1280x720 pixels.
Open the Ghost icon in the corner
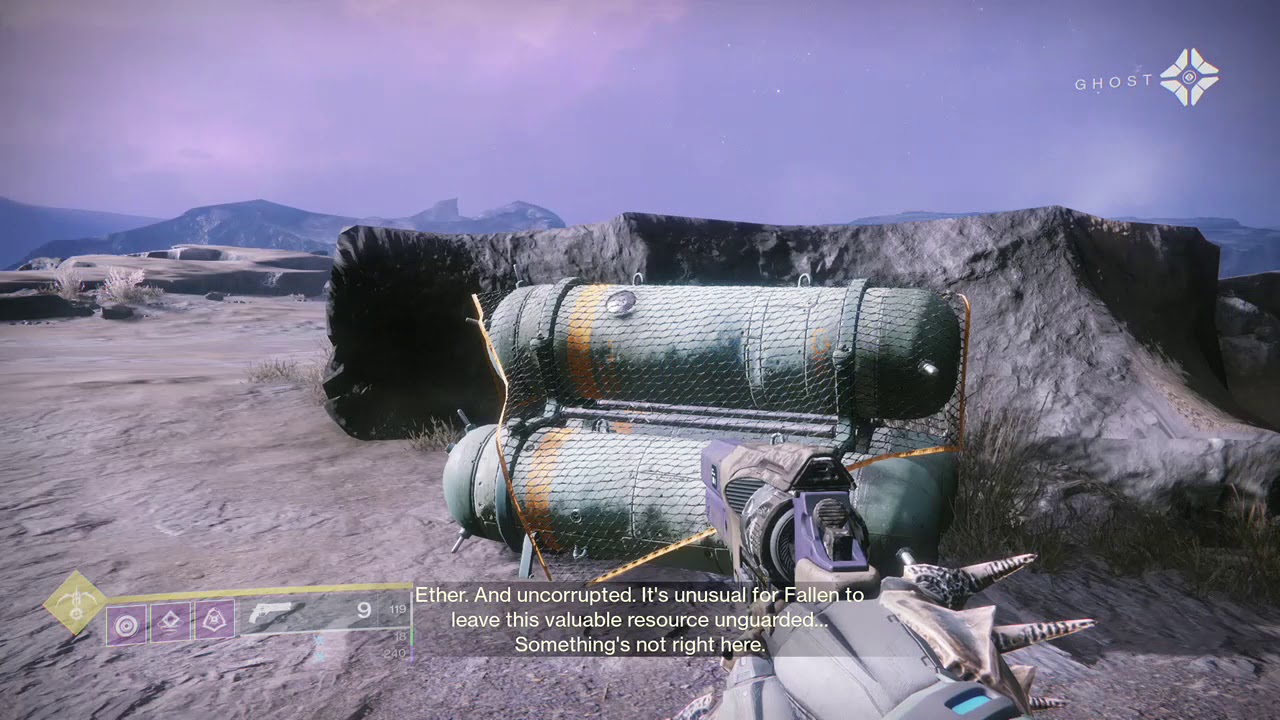[1189, 78]
